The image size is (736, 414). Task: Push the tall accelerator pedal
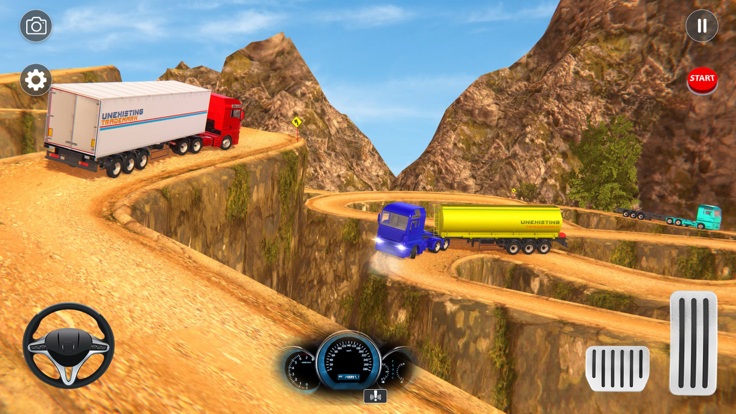coord(693,343)
